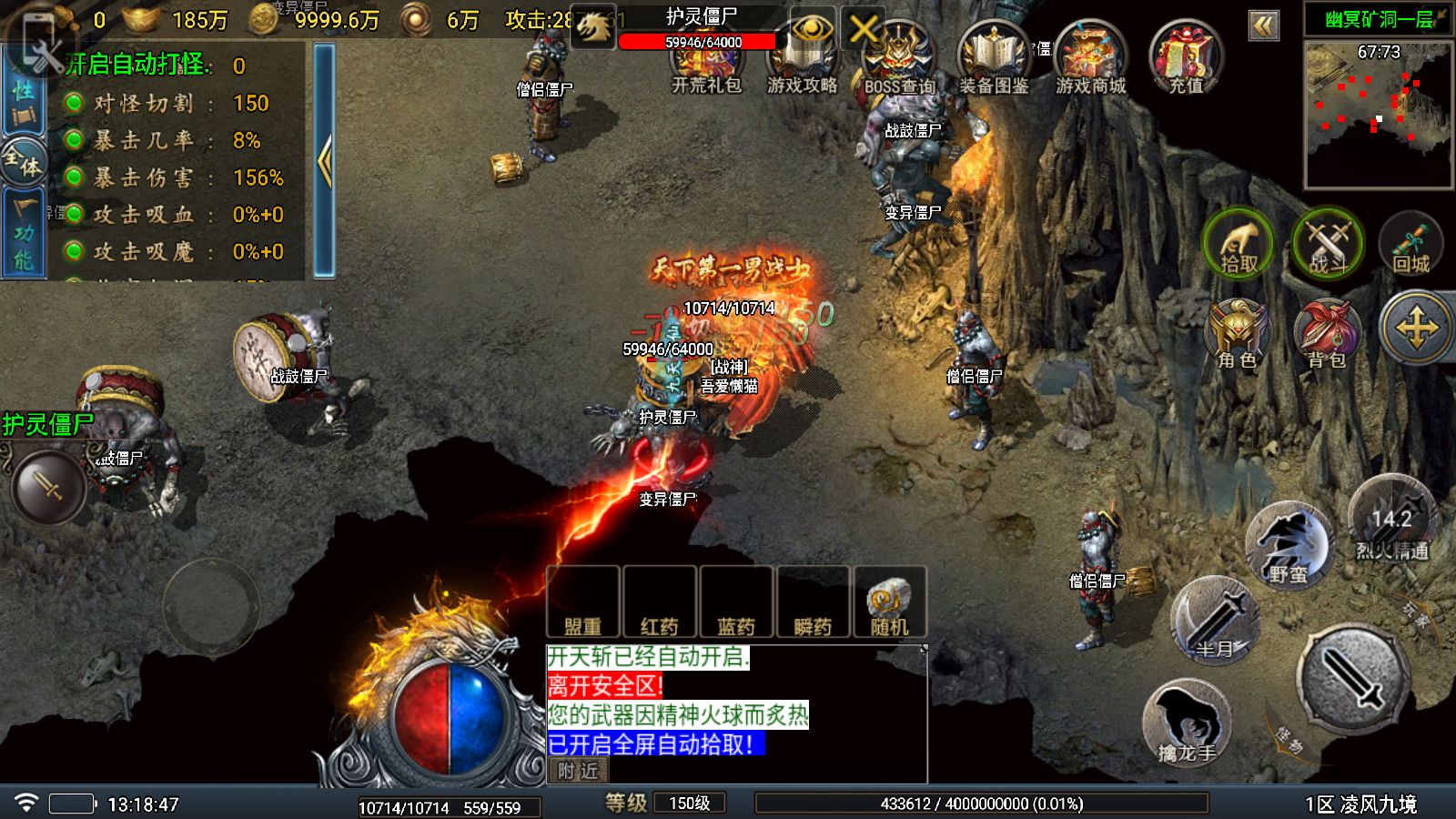The width and height of the screenshot is (1456, 819).
Task: Activate the 野蛮 charge skill
Action: pyautogui.click(x=1287, y=548)
